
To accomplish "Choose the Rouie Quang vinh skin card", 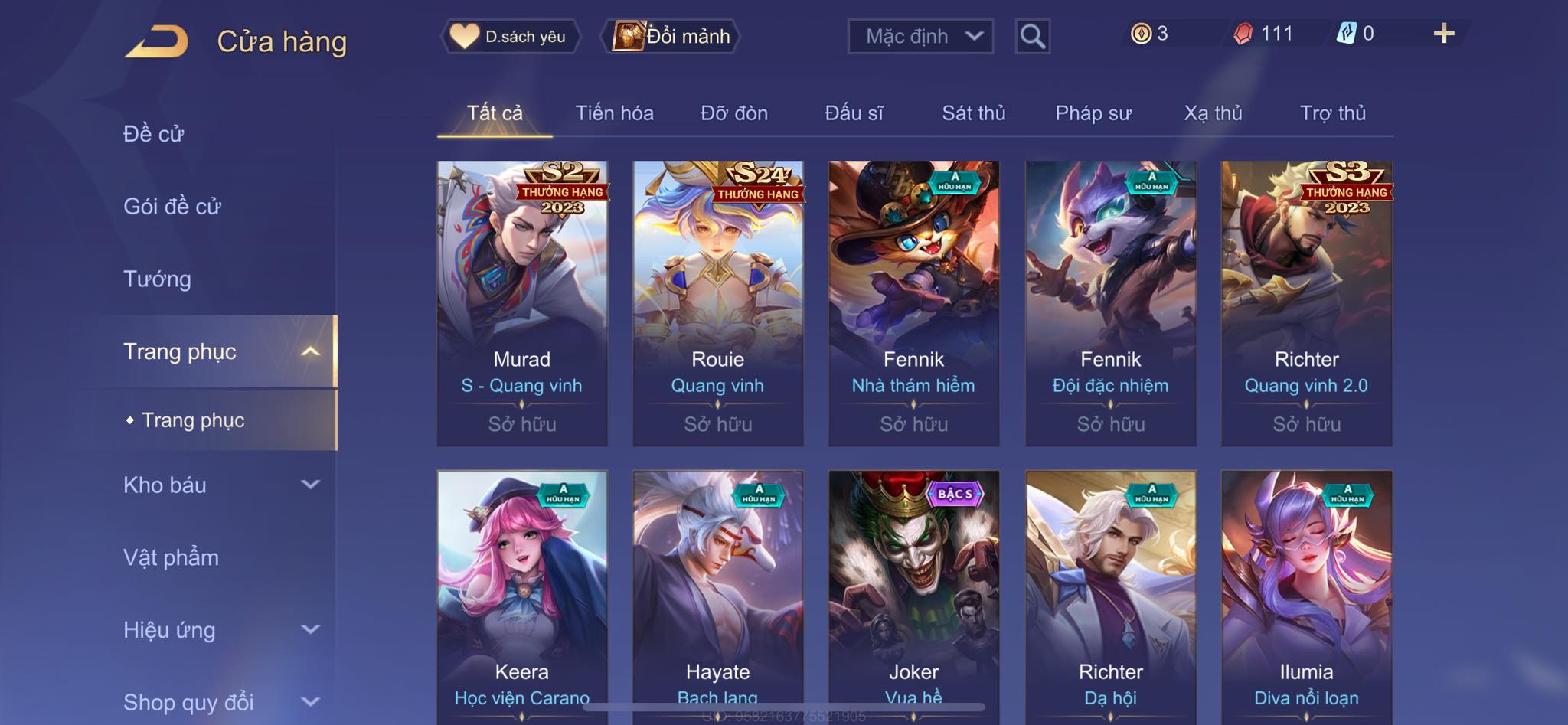I will pos(718,302).
